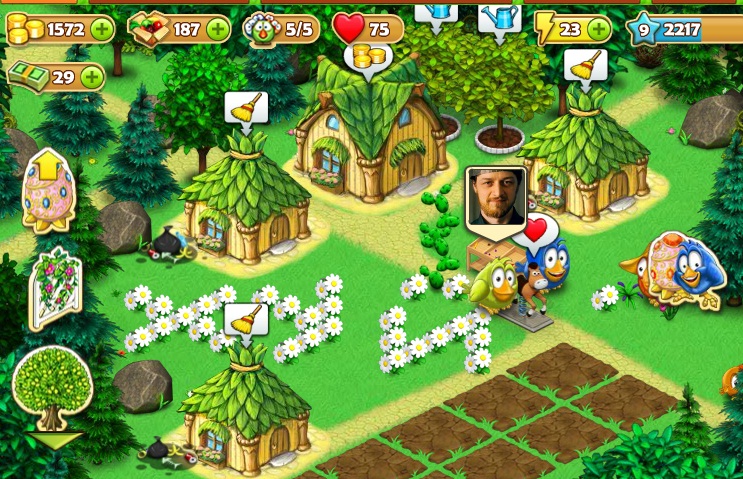Image resolution: width=743 pixels, height=479 pixels.
Task: Click the gold coin stack icon
Action: coord(22,30)
